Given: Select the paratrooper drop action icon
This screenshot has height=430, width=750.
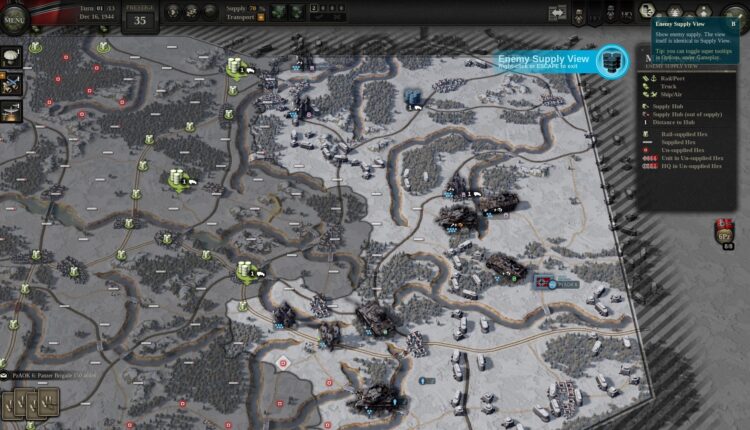Looking at the screenshot, I should point(14,55).
